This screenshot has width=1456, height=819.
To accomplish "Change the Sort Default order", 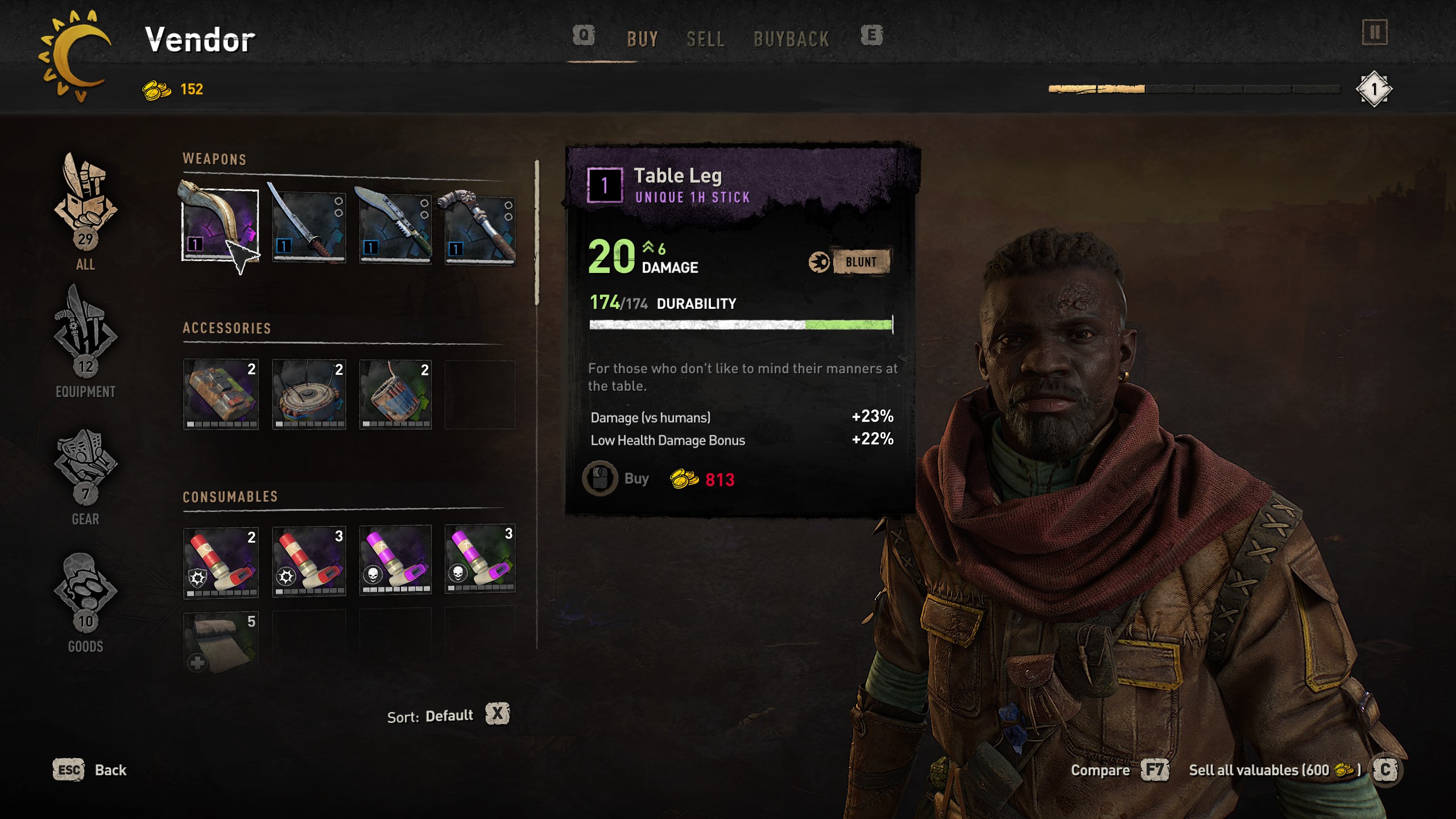I will tap(497, 714).
